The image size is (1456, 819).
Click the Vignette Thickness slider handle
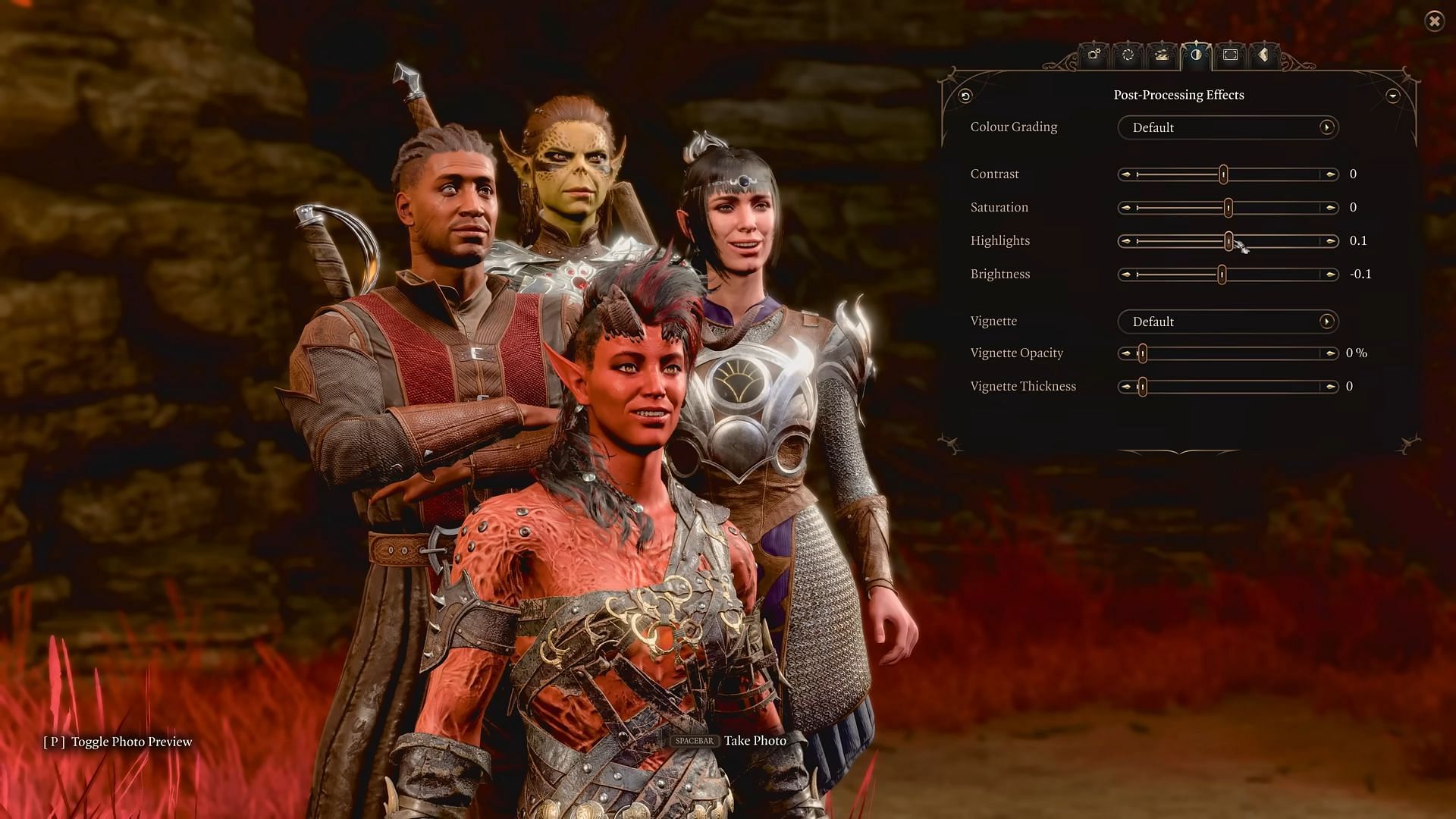pos(1142,387)
